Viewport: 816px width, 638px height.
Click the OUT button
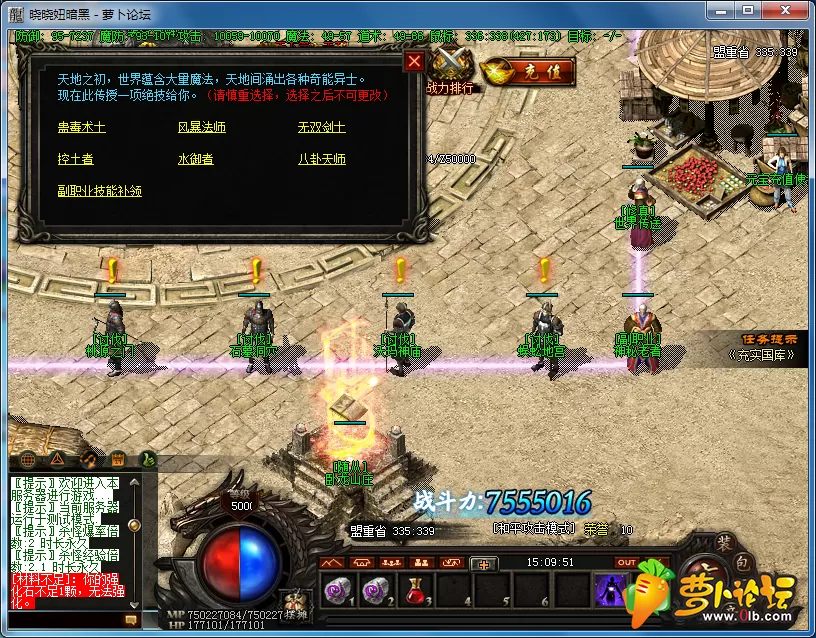(x=627, y=563)
